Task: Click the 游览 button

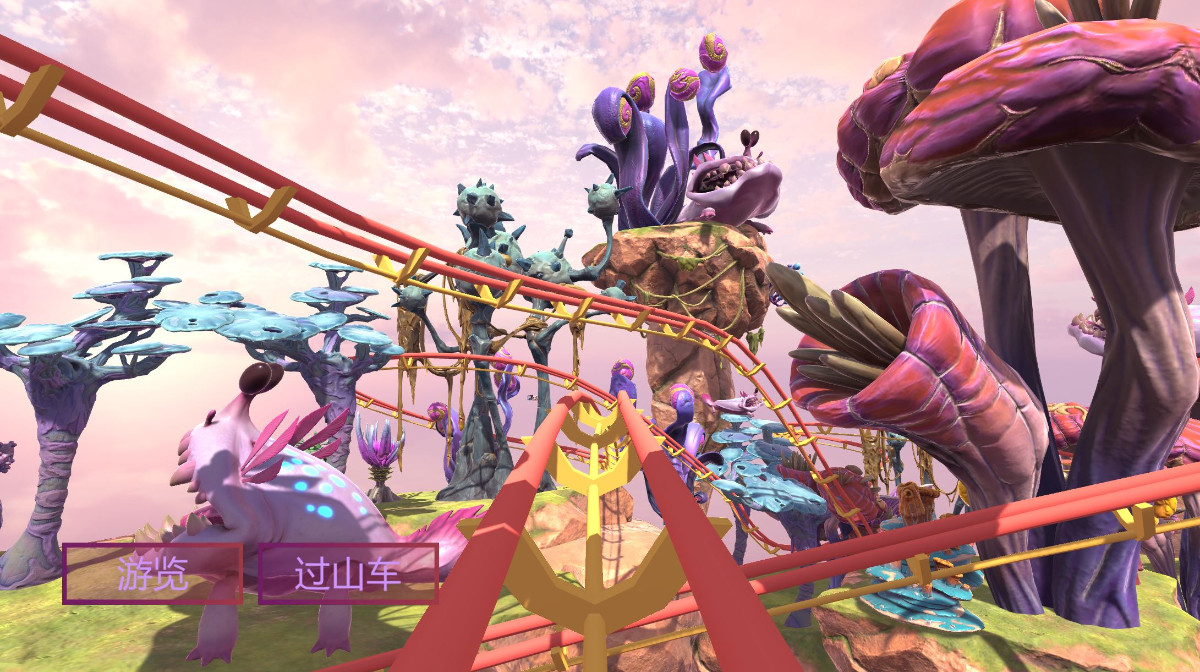Action: point(152,574)
